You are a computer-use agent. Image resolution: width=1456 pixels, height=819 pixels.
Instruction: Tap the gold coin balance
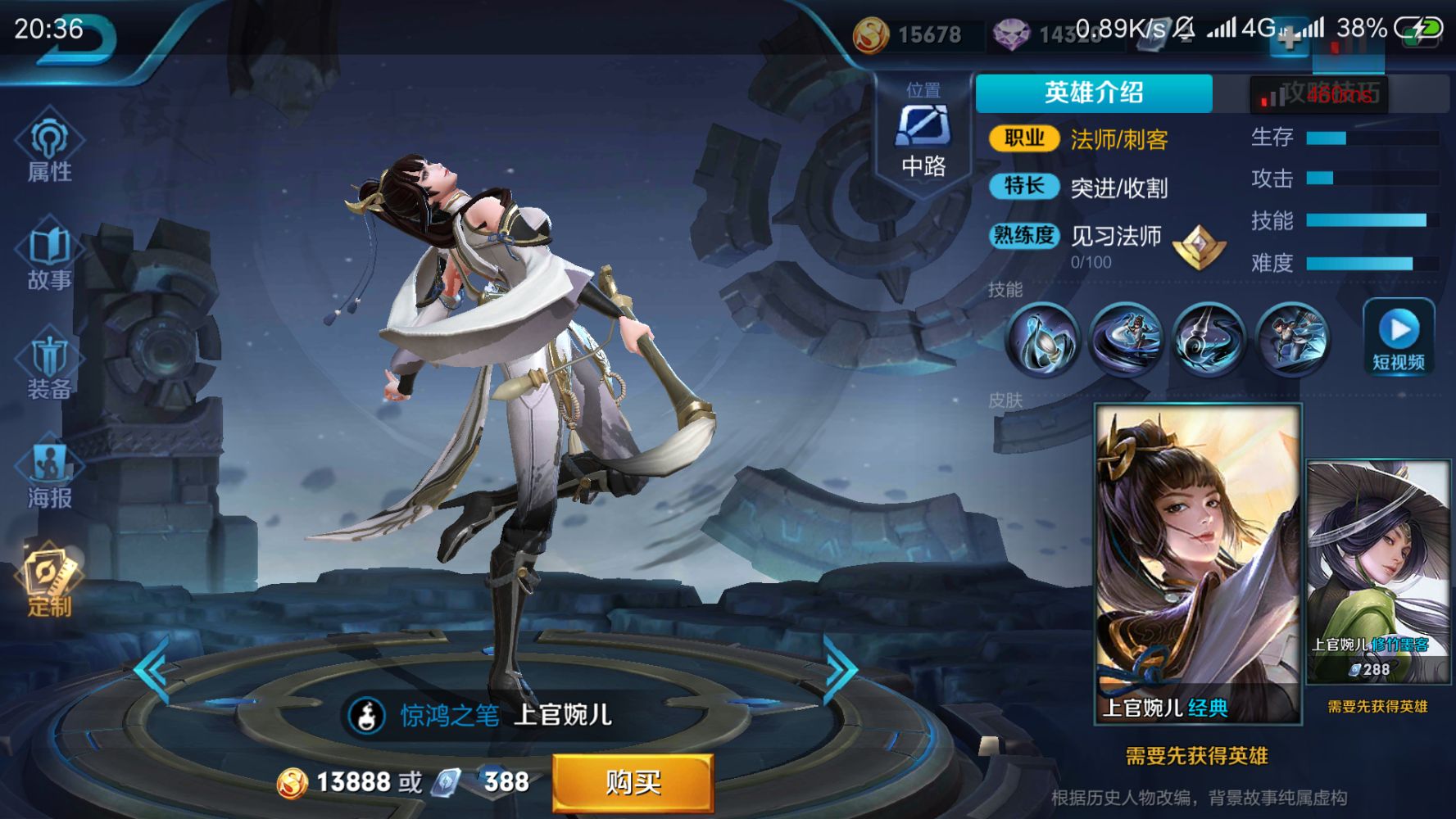pyautogui.click(x=909, y=34)
